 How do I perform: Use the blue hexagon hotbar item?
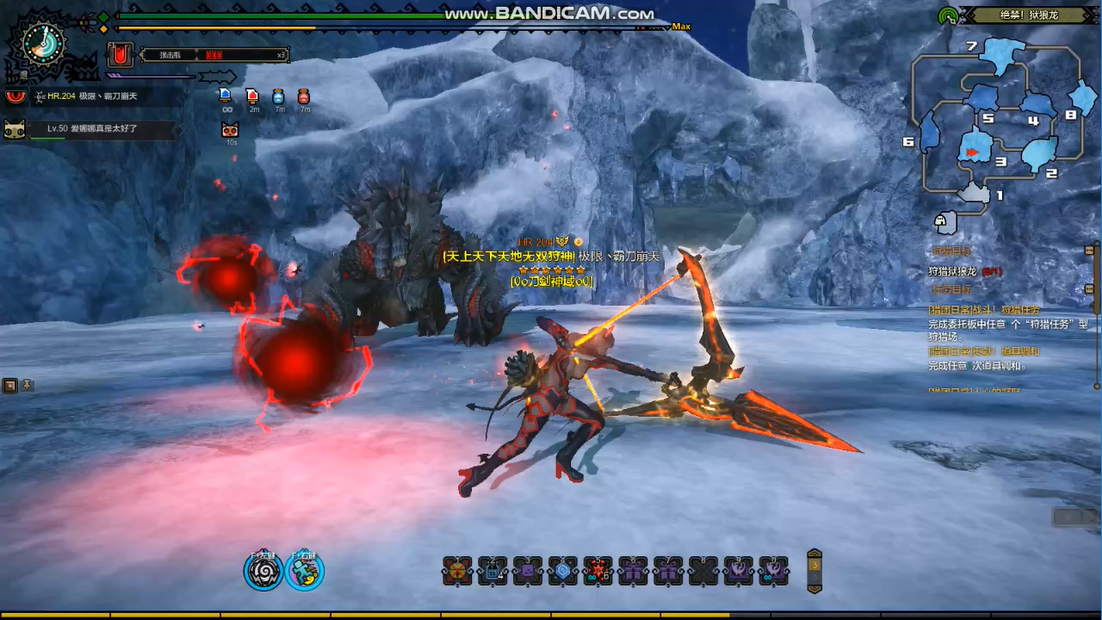point(563,571)
